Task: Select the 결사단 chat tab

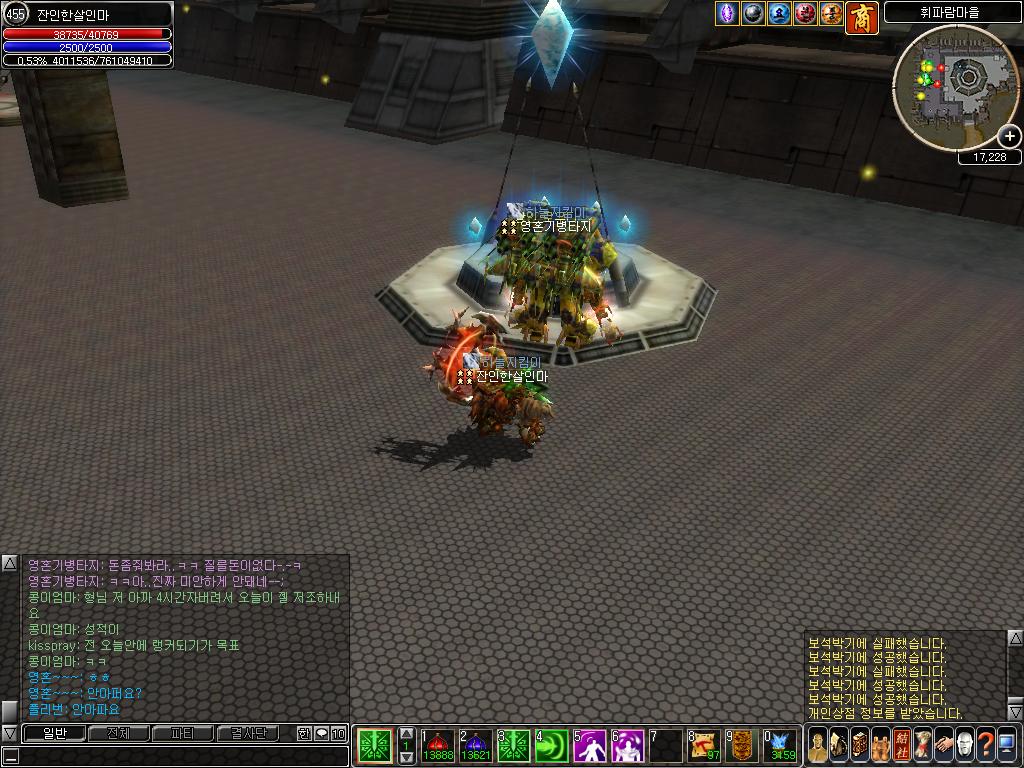Action: click(x=247, y=733)
